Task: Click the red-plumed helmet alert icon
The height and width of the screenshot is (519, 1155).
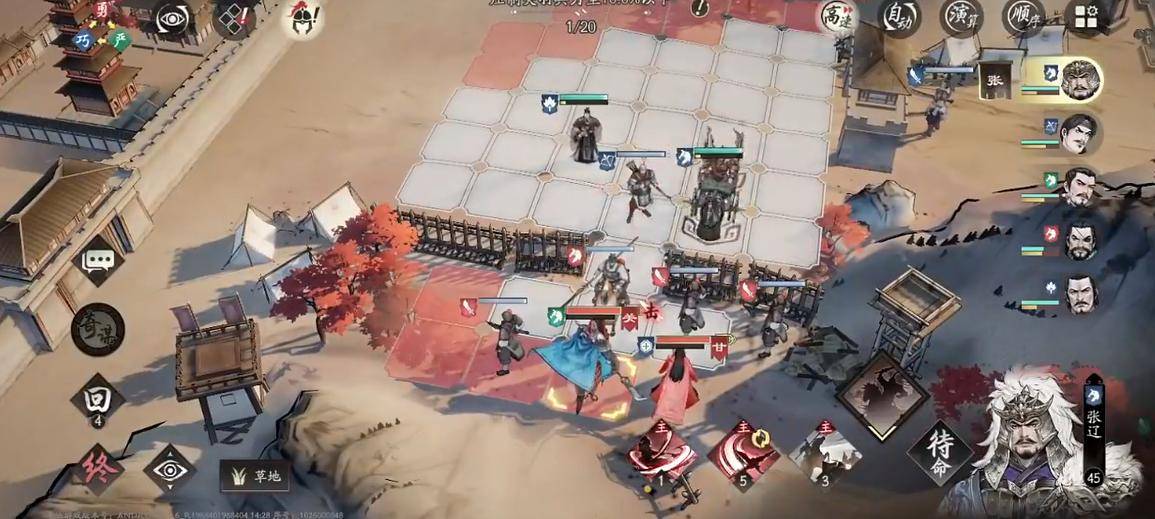Action: point(299,18)
